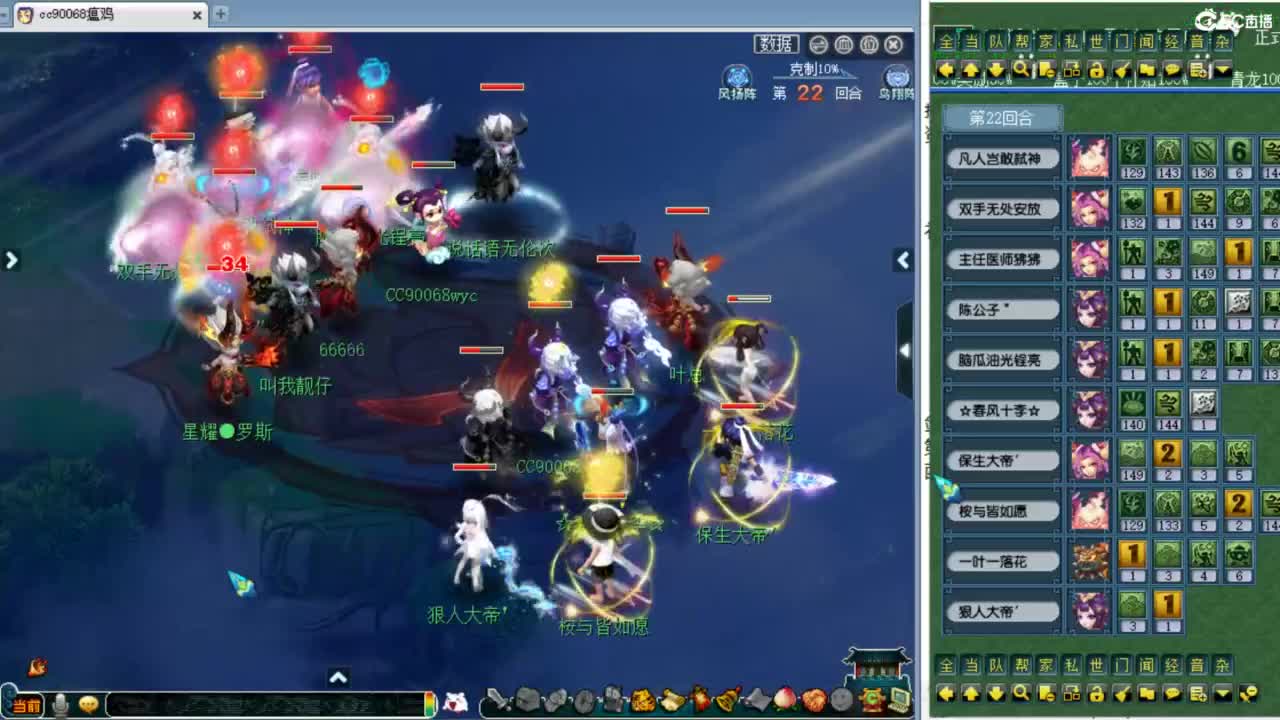Image resolution: width=1280 pixels, height=720 pixels.
Task: Toggle the grid auto-battle icon near the round counter
Action: (x=844, y=45)
